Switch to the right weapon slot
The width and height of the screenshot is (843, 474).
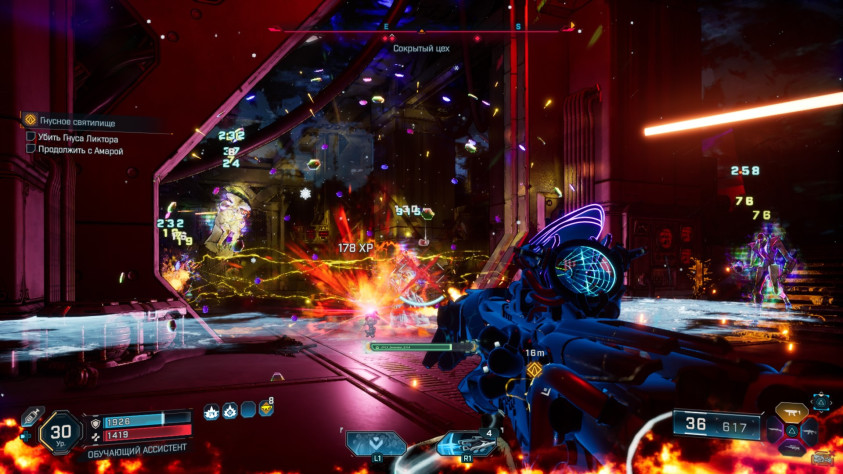coord(809,432)
